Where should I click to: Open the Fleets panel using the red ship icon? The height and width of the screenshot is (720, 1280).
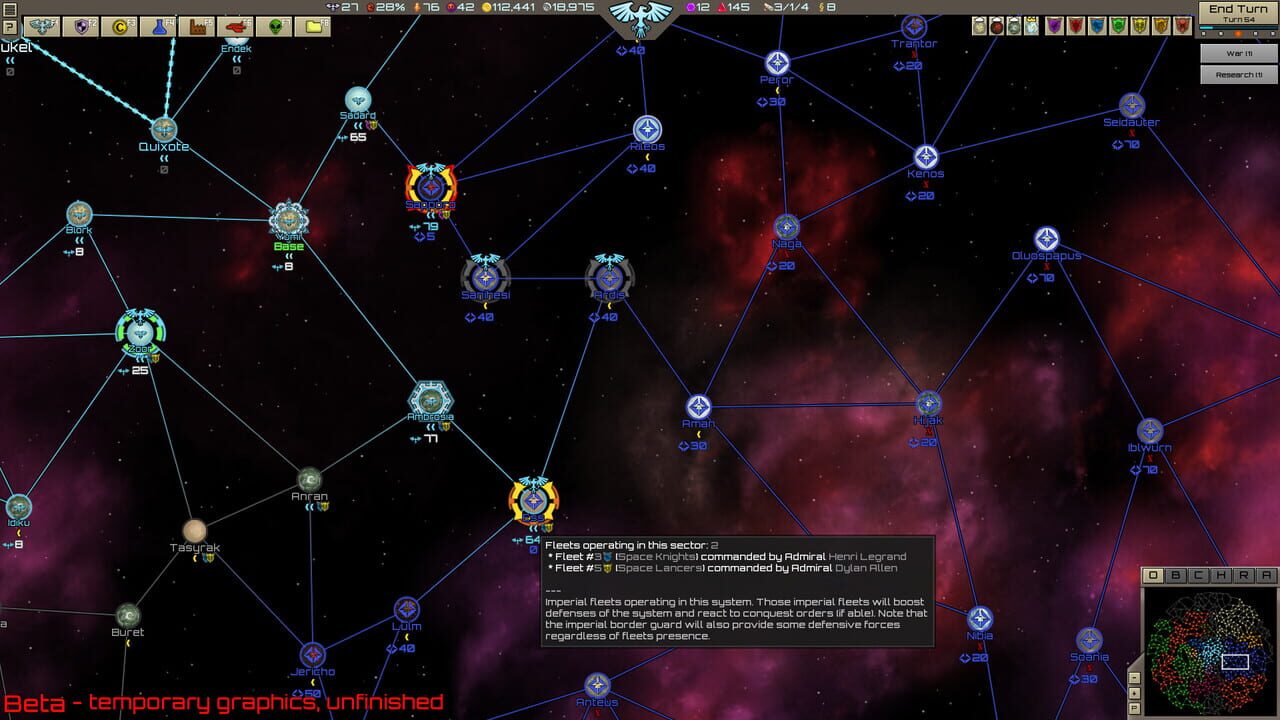(x=238, y=25)
